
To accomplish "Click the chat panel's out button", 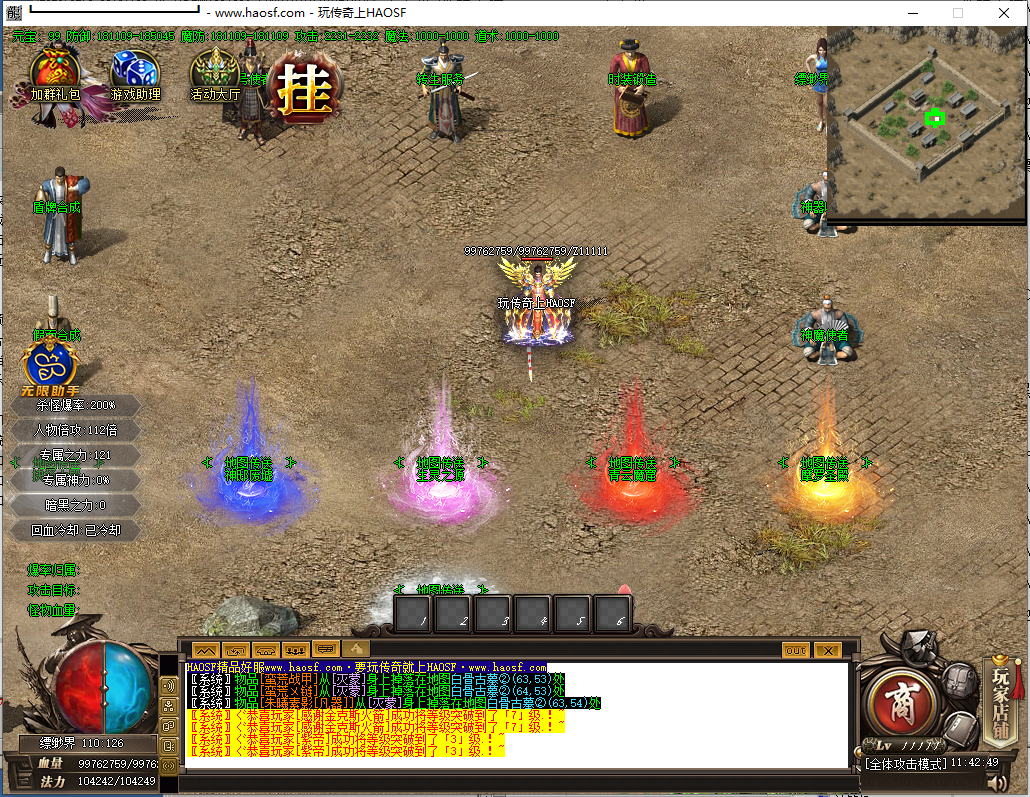I will coord(795,650).
